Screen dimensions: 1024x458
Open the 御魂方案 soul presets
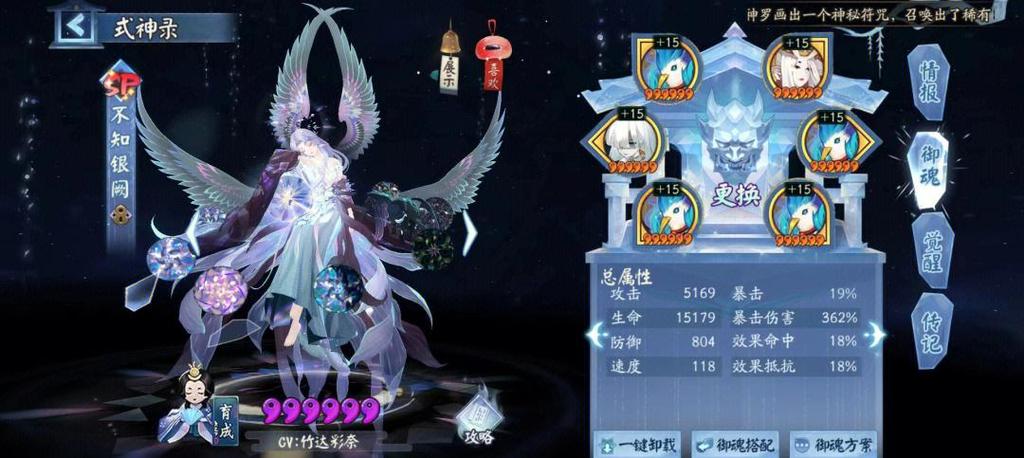coord(832,445)
